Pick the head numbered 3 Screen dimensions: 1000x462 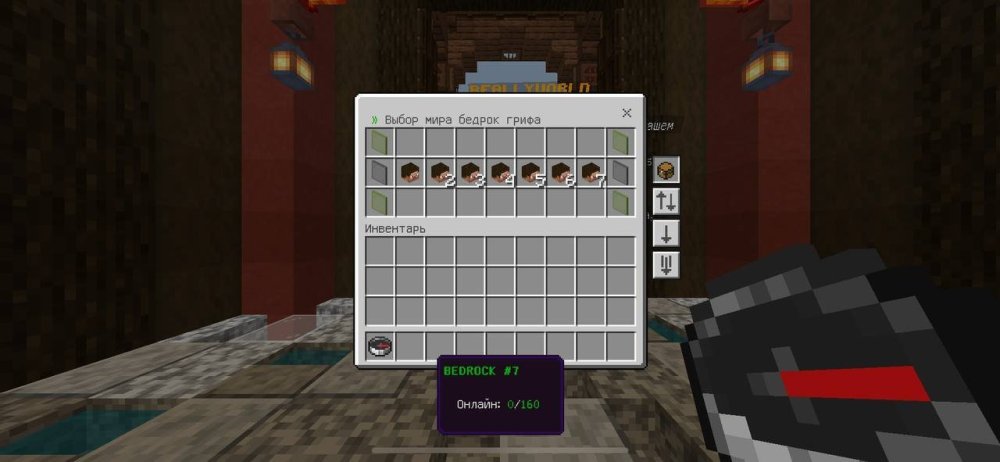point(470,172)
